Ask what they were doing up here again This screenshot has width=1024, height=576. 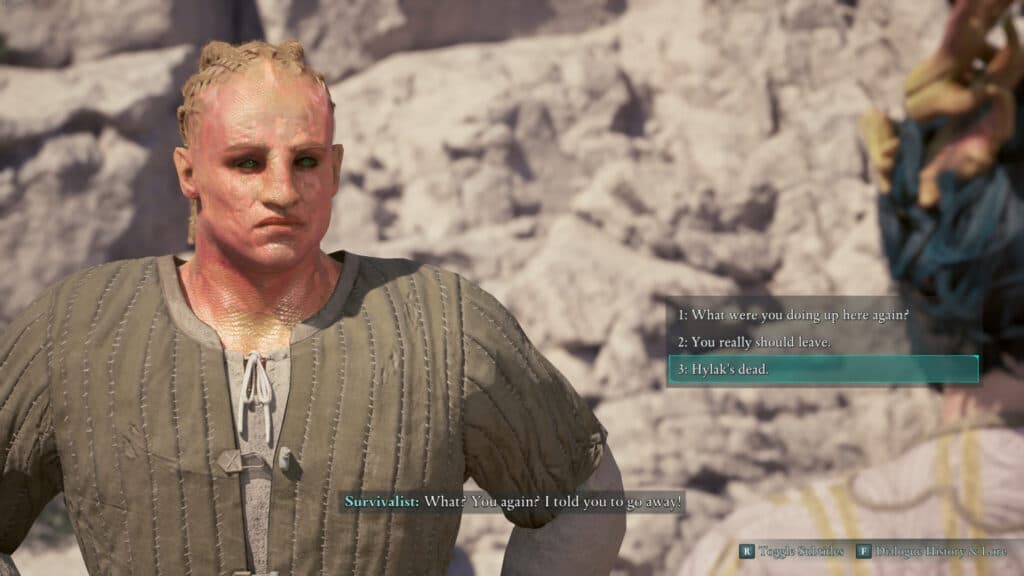793,315
